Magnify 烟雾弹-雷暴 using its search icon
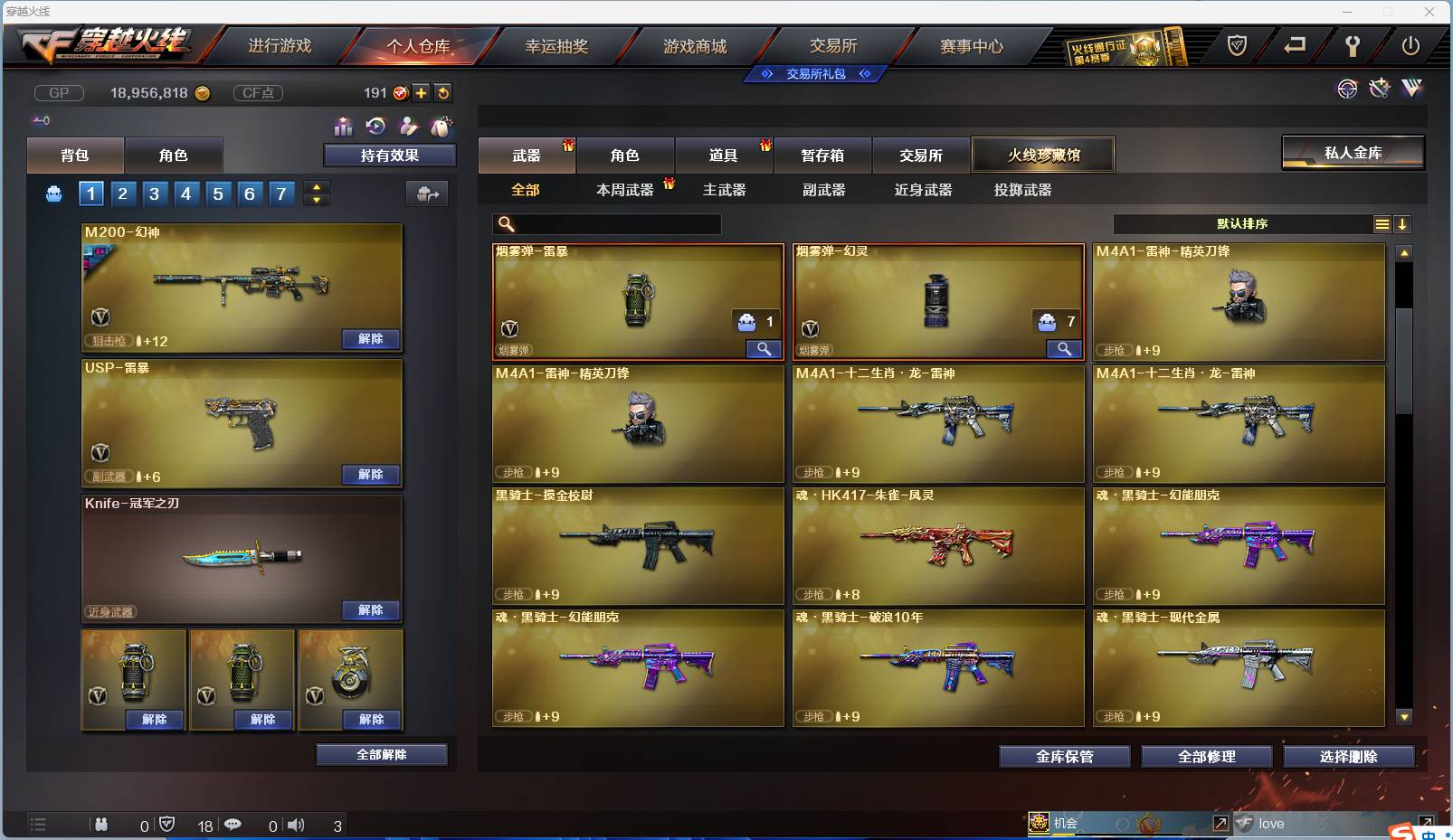Image resolution: width=1453 pixels, height=840 pixels. click(763, 348)
